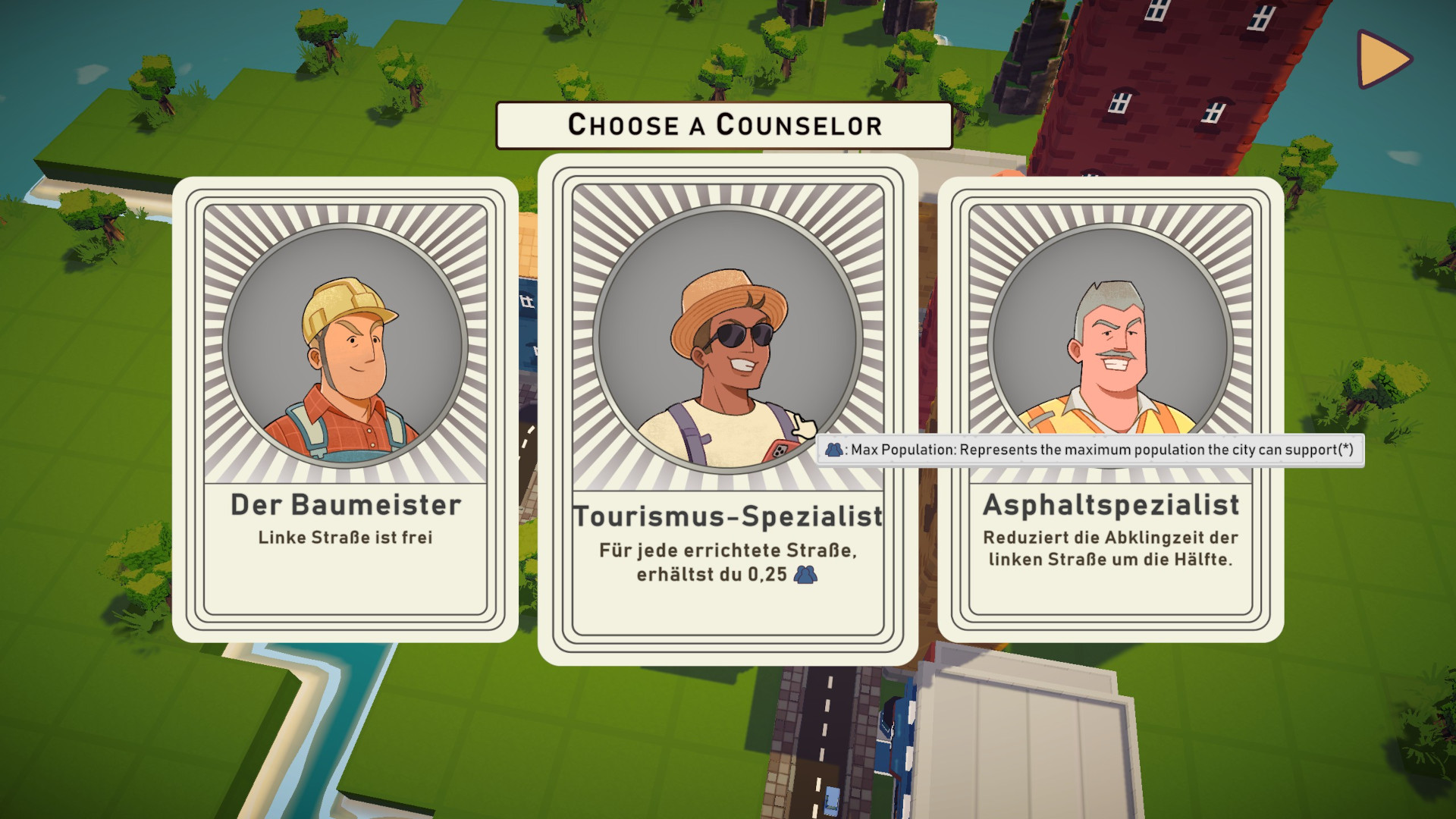Choose the Der Baumeister counselor card
1456x819 pixels.
[x=345, y=409]
